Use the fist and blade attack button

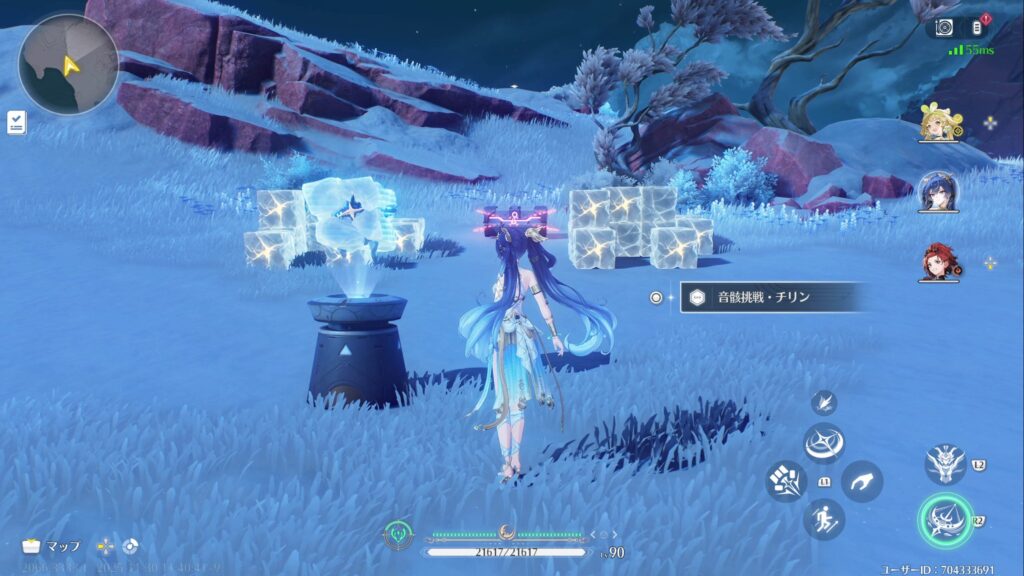pyautogui.click(x=786, y=481)
